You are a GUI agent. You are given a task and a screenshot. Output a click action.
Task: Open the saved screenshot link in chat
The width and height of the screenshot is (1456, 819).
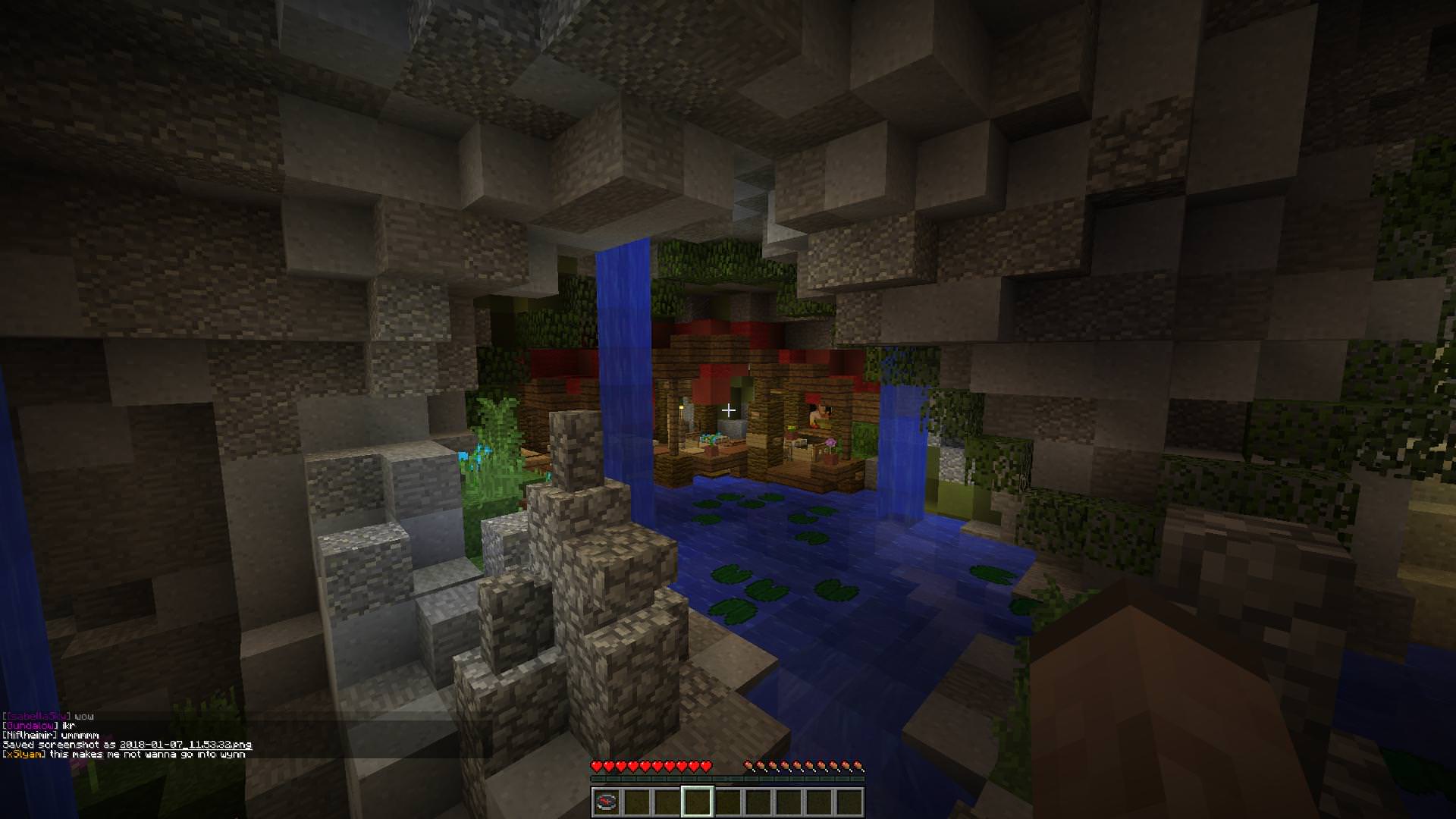tap(186, 745)
